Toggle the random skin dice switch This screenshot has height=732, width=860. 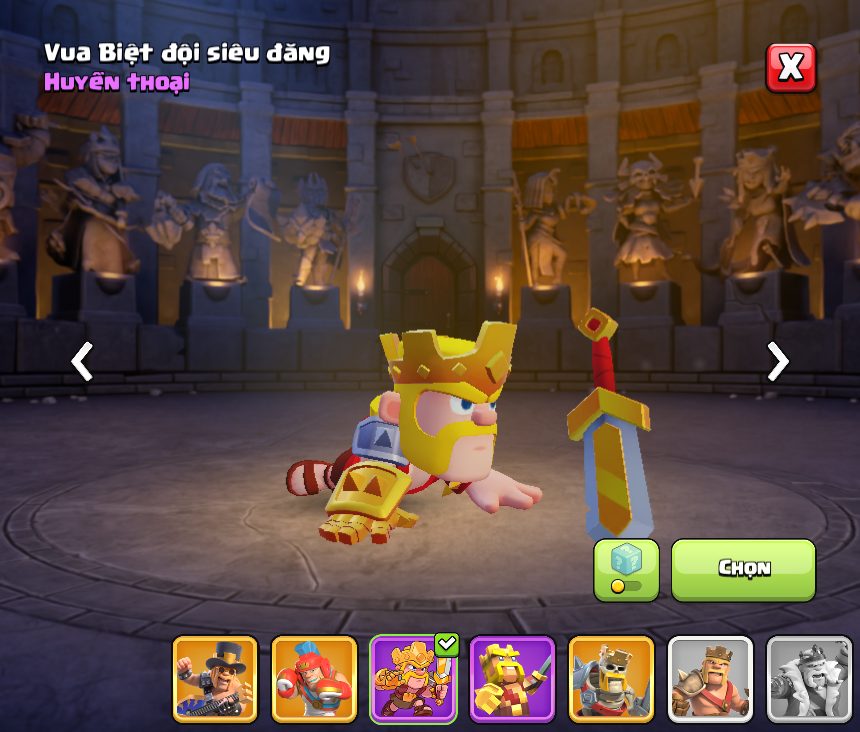pos(626,570)
